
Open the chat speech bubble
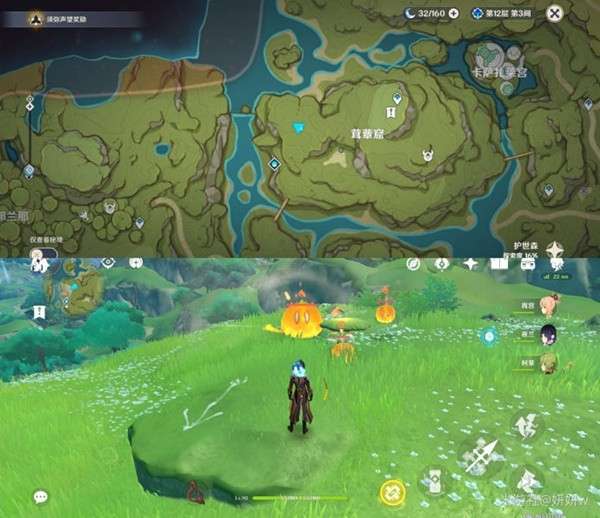40,496
